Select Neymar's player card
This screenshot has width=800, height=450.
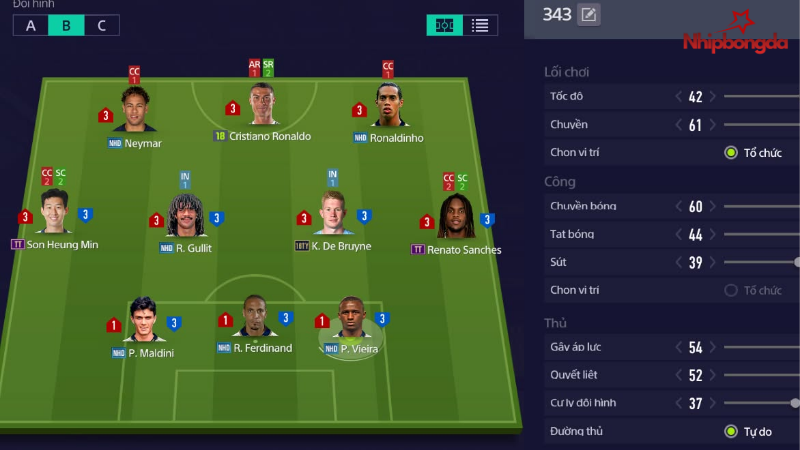tap(135, 109)
